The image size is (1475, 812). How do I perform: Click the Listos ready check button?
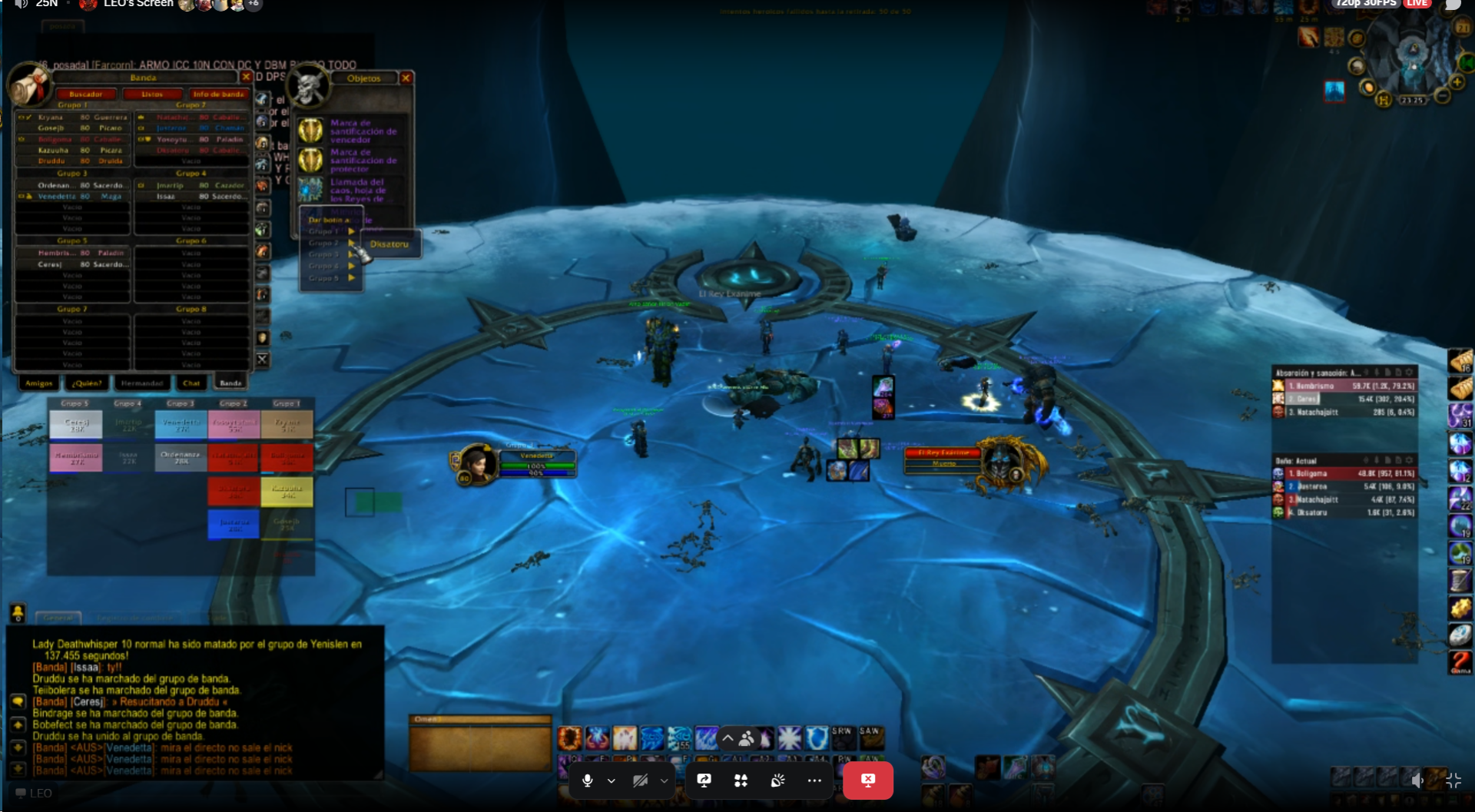(152, 94)
